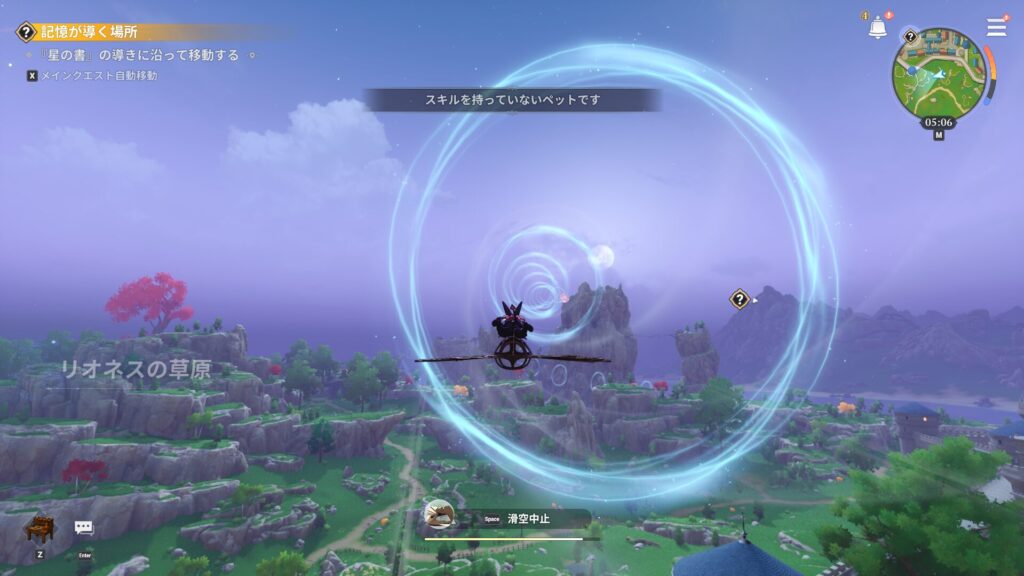Screen dimensions: 1024x576
Task: Open the notification bell
Action: click(x=877, y=28)
